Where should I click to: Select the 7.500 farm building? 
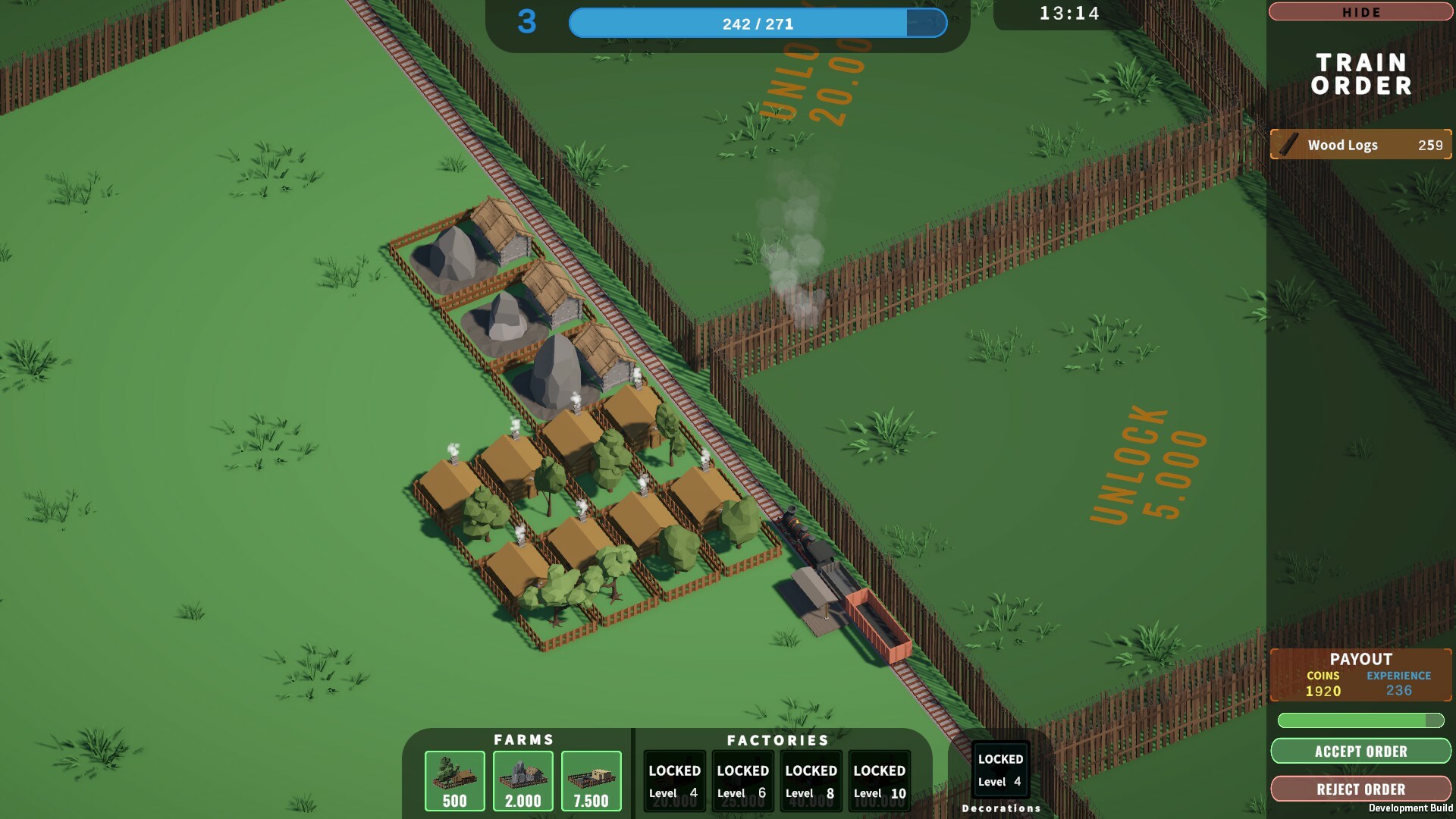(x=591, y=780)
